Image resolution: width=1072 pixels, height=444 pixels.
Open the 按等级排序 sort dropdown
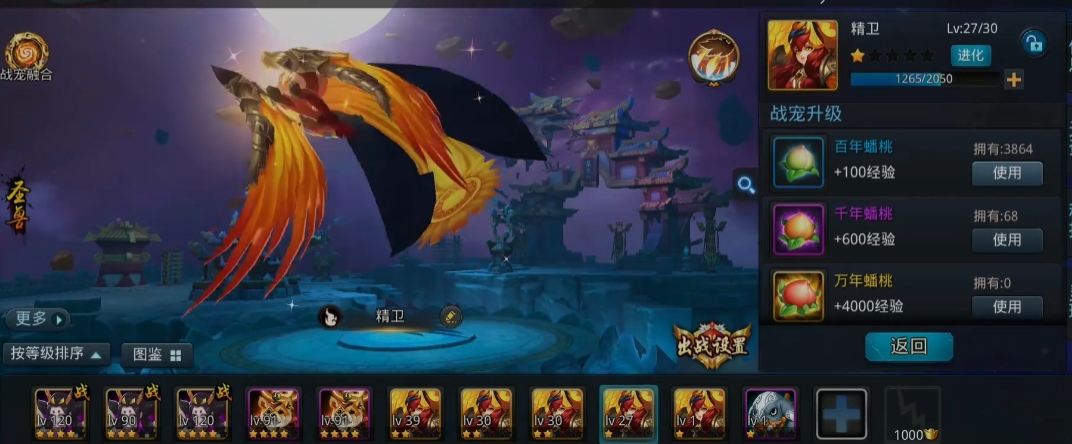56,353
